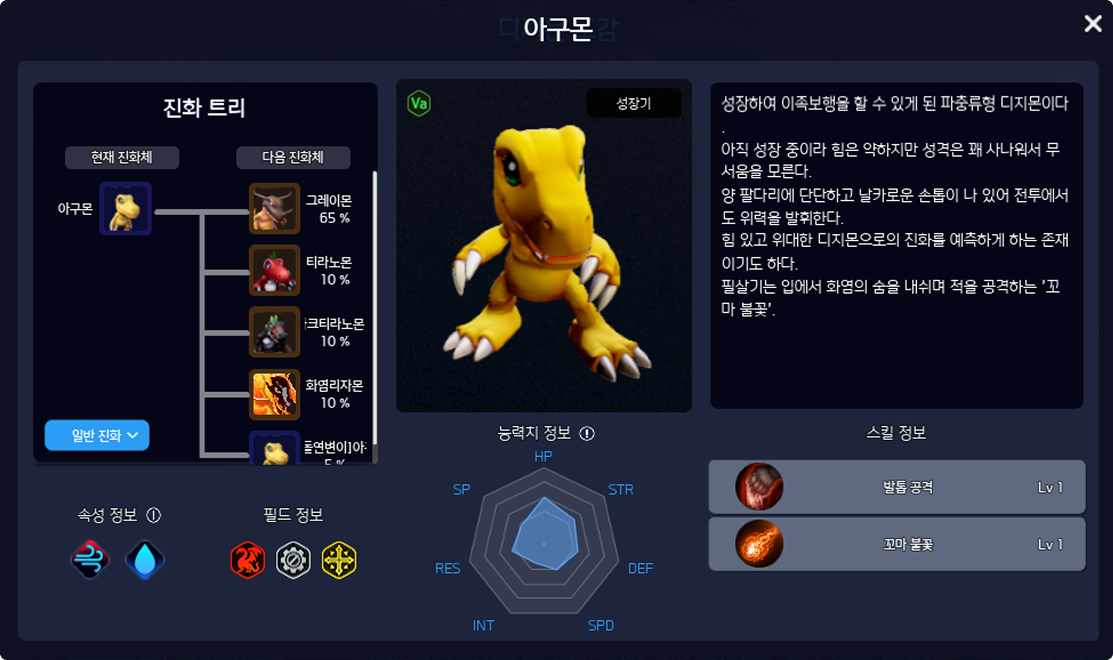Show the 속성 정보 info tooltip icon
1113x660 pixels.
click(x=153, y=515)
